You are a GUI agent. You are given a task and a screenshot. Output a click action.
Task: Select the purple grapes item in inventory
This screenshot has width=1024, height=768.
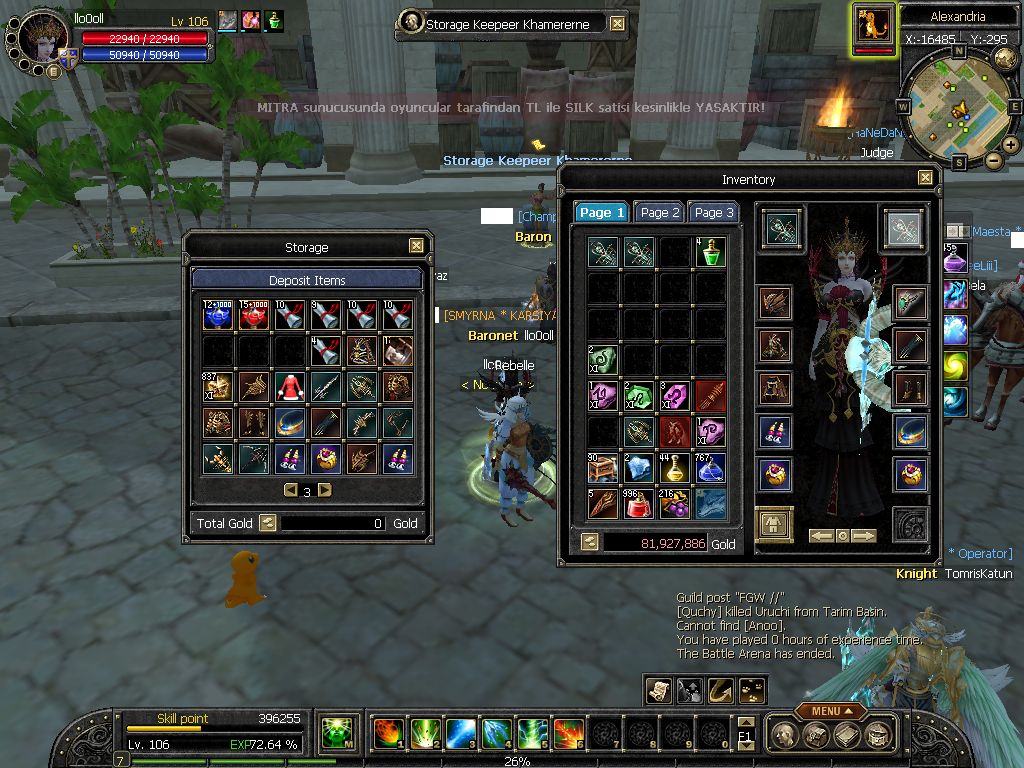tap(674, 504)
